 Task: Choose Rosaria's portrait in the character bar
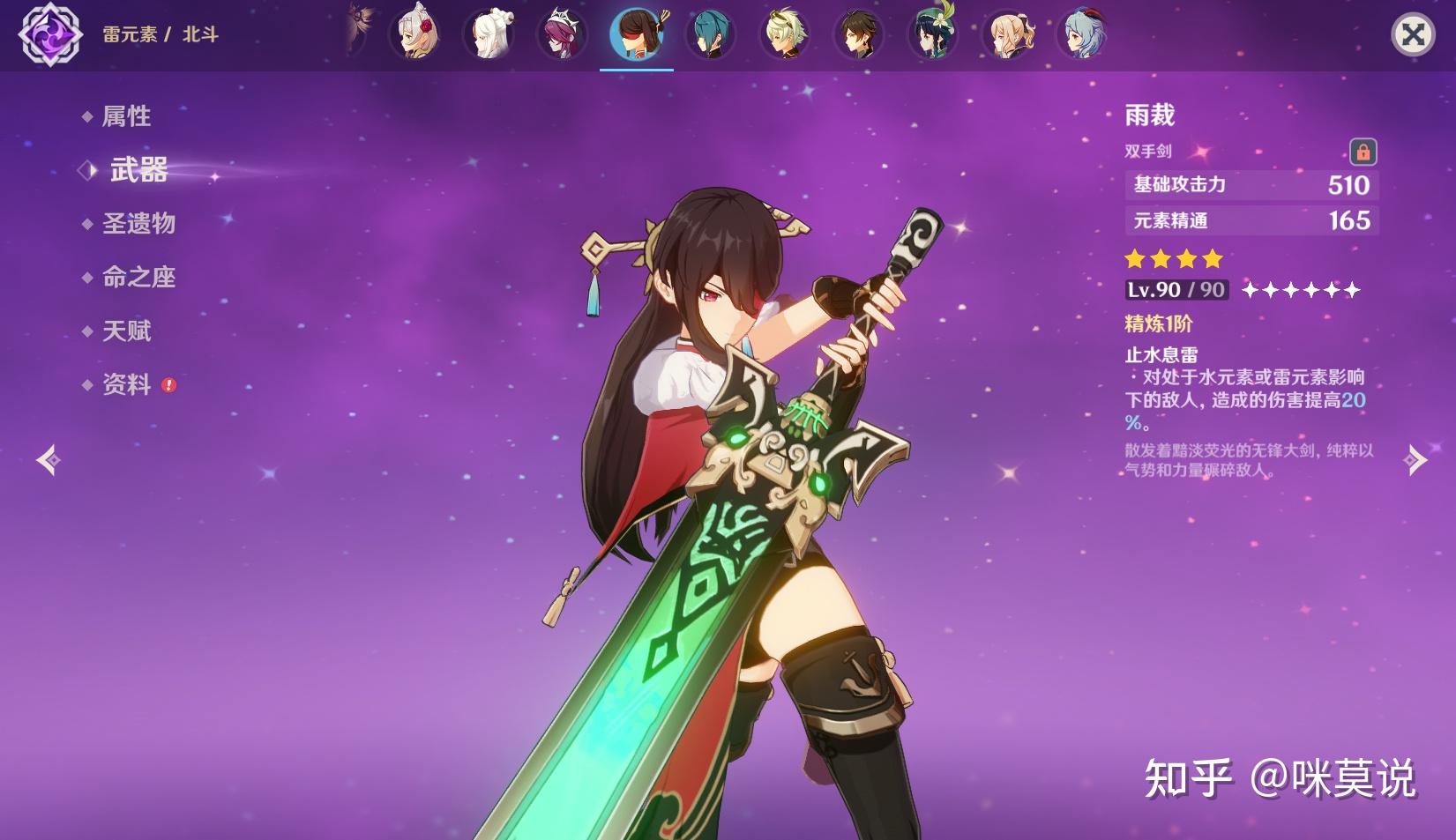(x=563, y=34)
